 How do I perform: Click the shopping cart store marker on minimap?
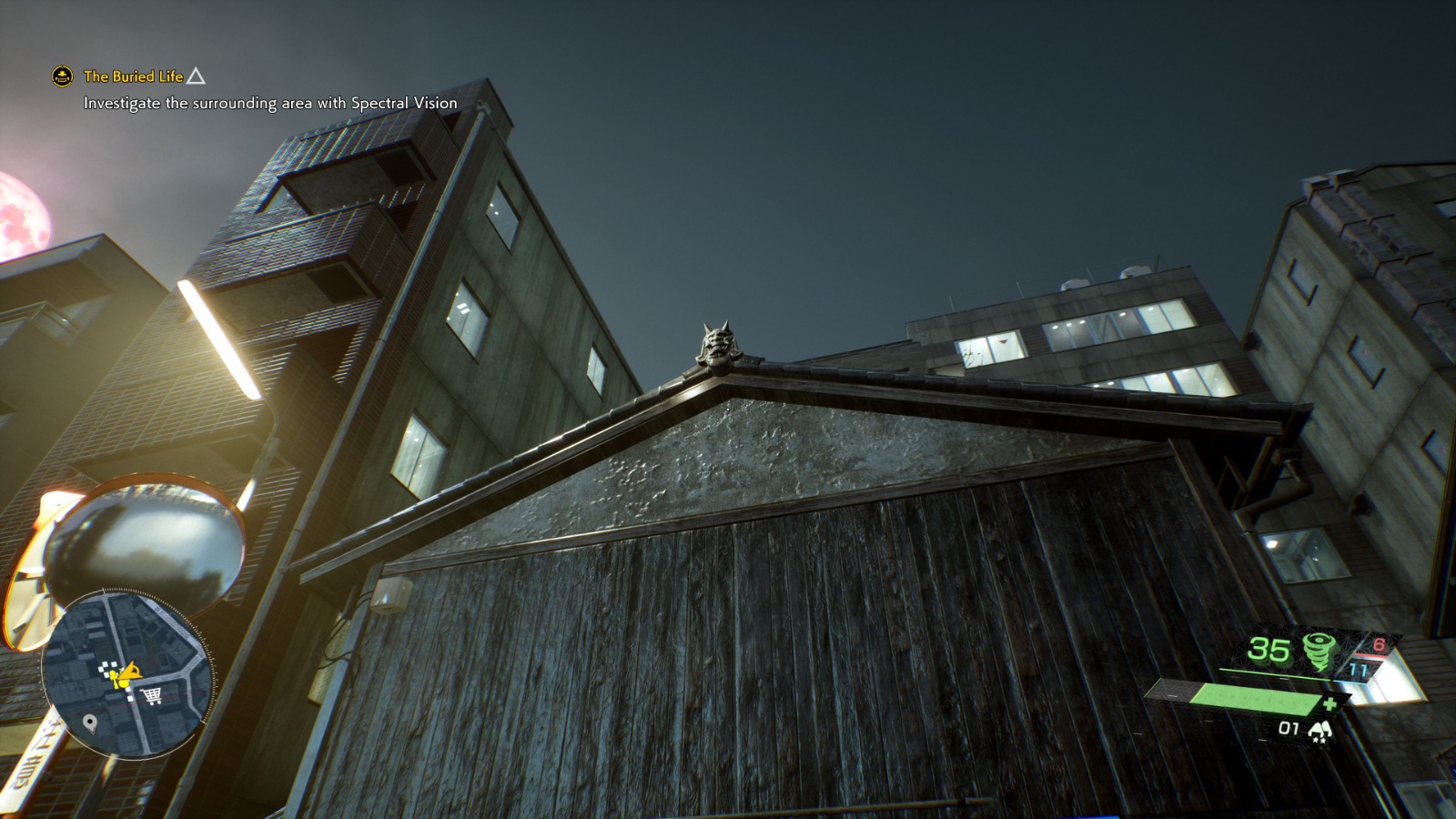pos(151,696)
